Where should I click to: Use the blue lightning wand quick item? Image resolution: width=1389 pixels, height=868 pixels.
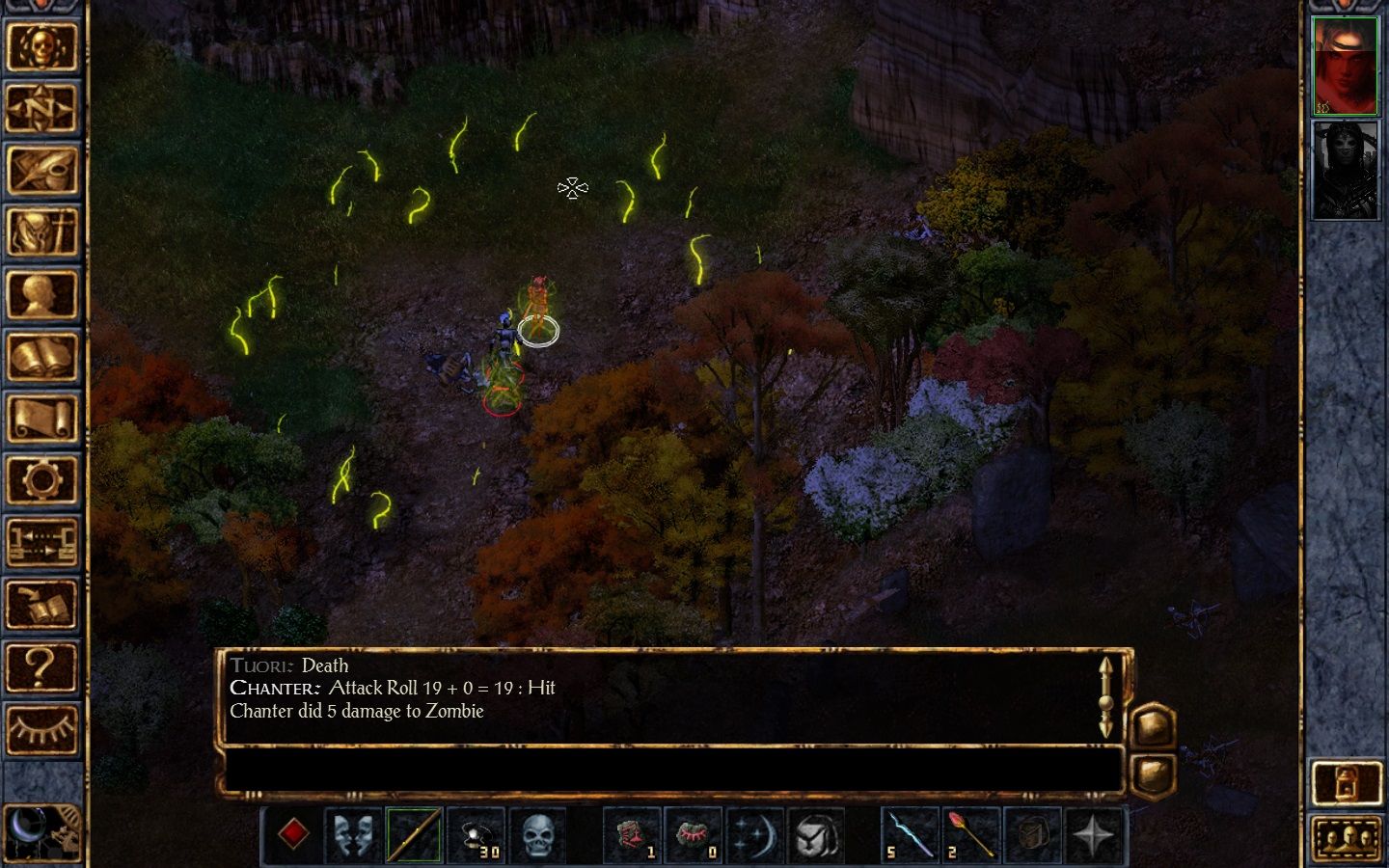tap(910, 834)
